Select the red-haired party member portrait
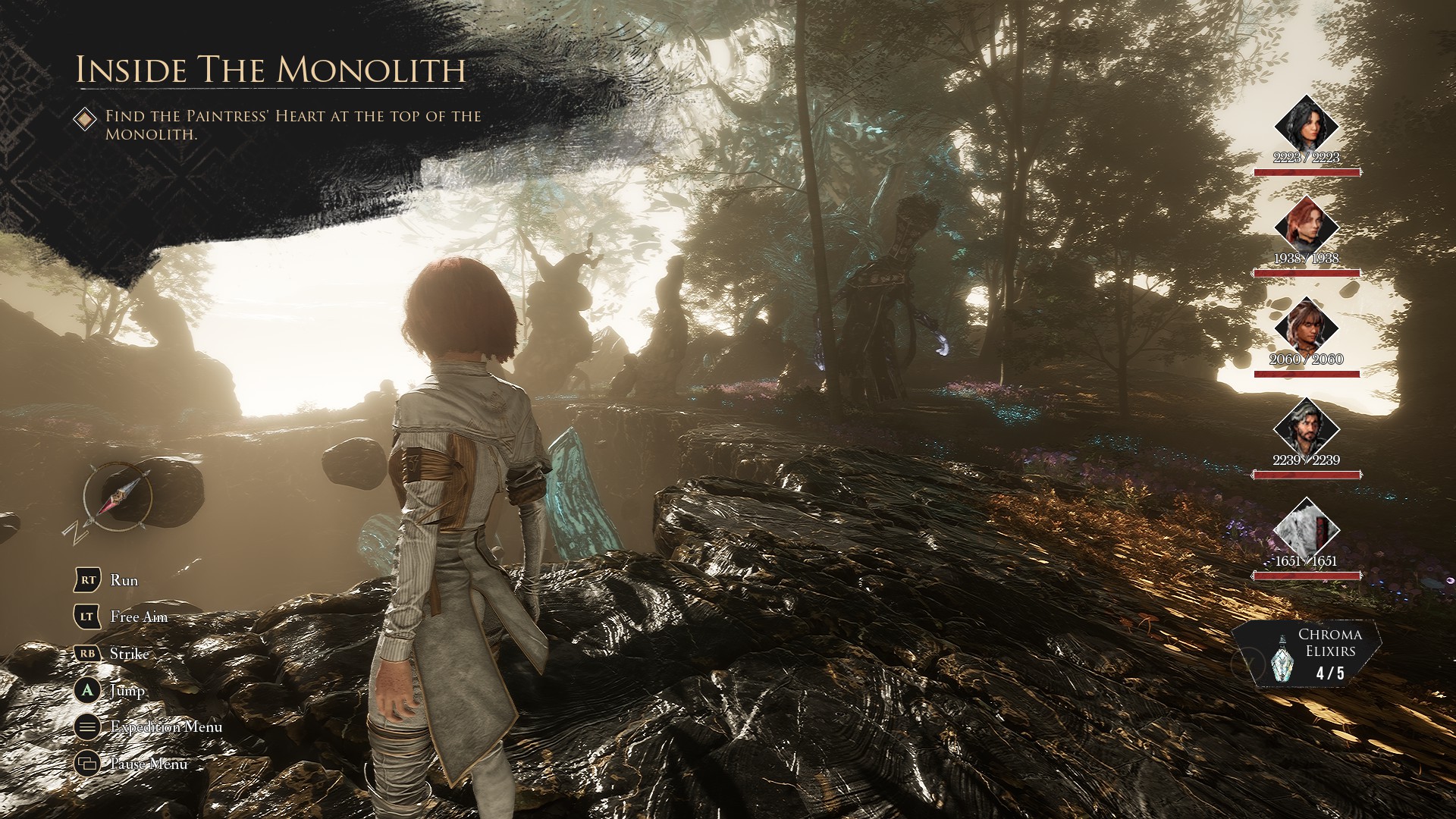Viewport: 1456px width, 819px height. [x=1306, y=224]
